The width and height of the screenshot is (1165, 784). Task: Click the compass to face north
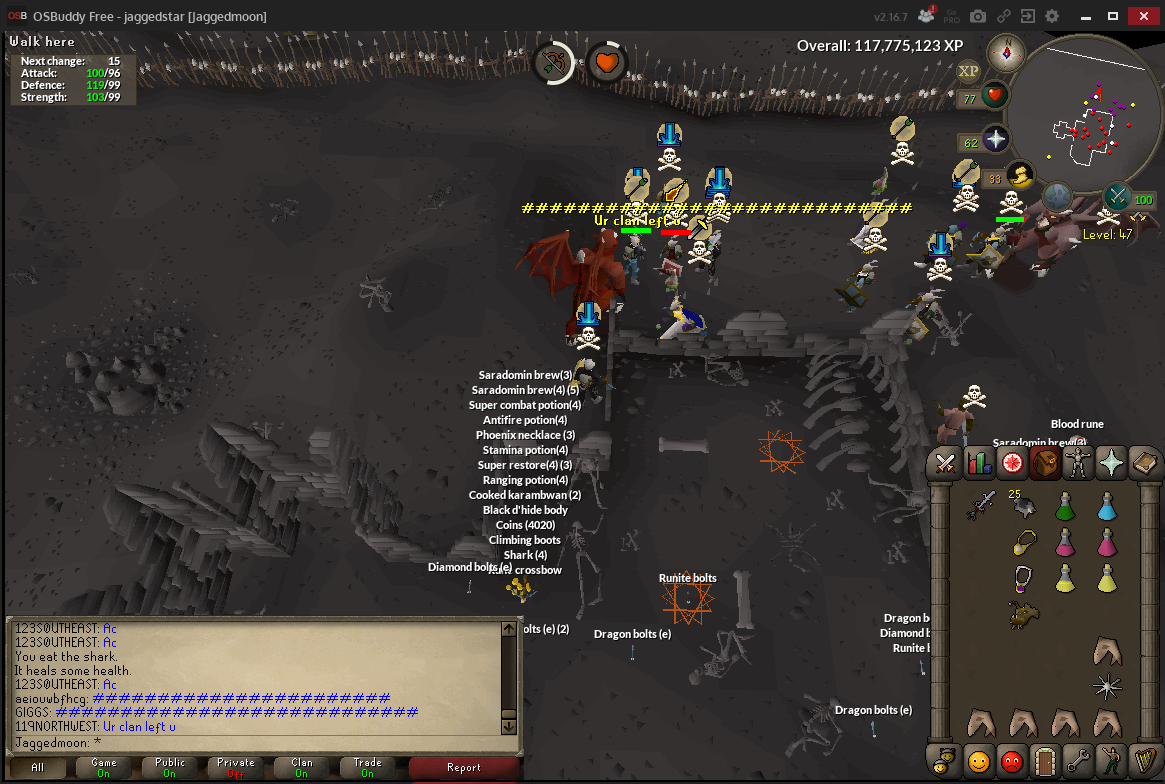(x=1006, y=53)
